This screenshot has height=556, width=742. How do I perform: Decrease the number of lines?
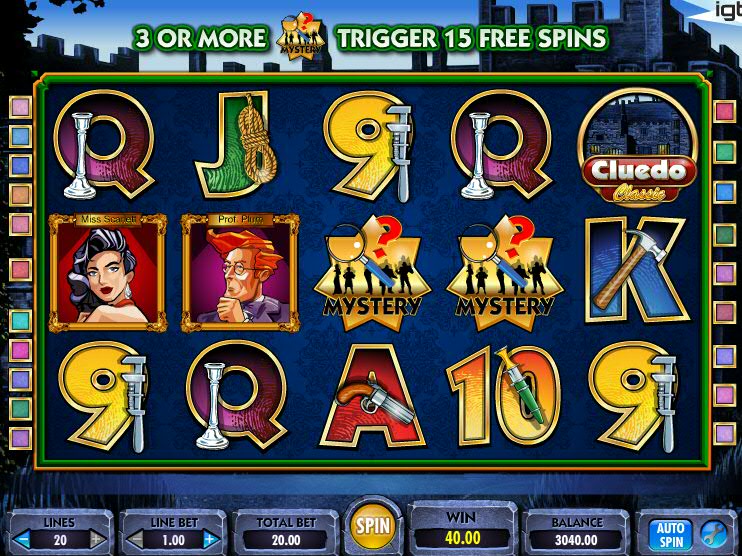pos(21,540)
